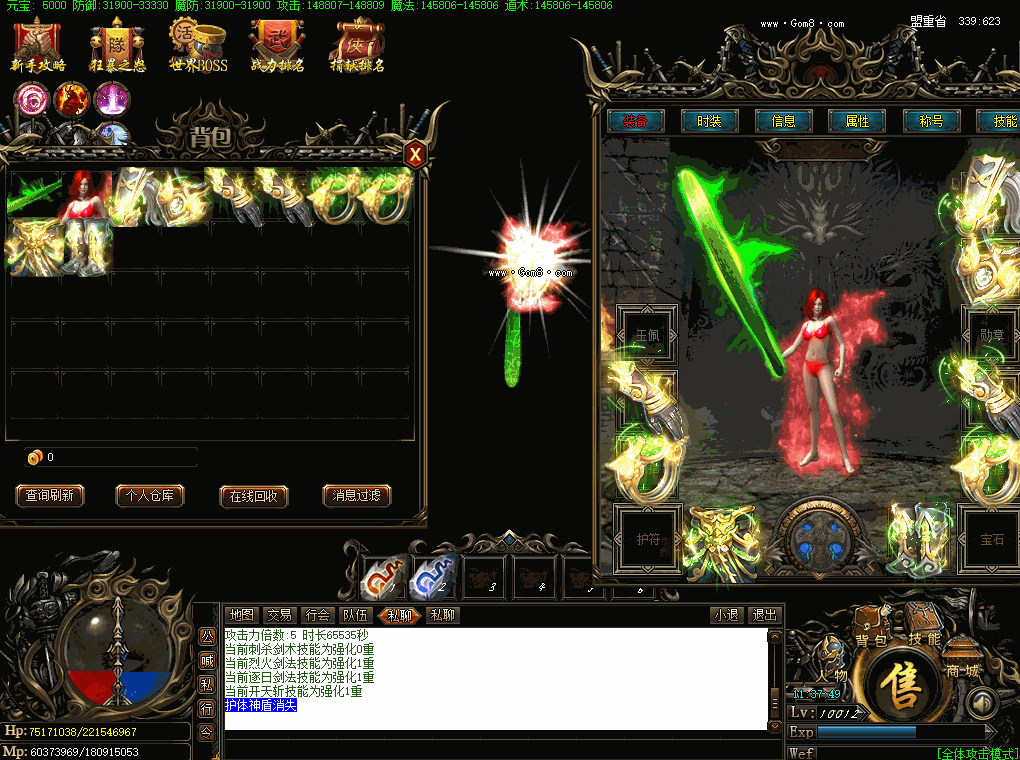1020x760 pixels.
Task: Switch to the 时装 costume tab
Action: (709, 121)
